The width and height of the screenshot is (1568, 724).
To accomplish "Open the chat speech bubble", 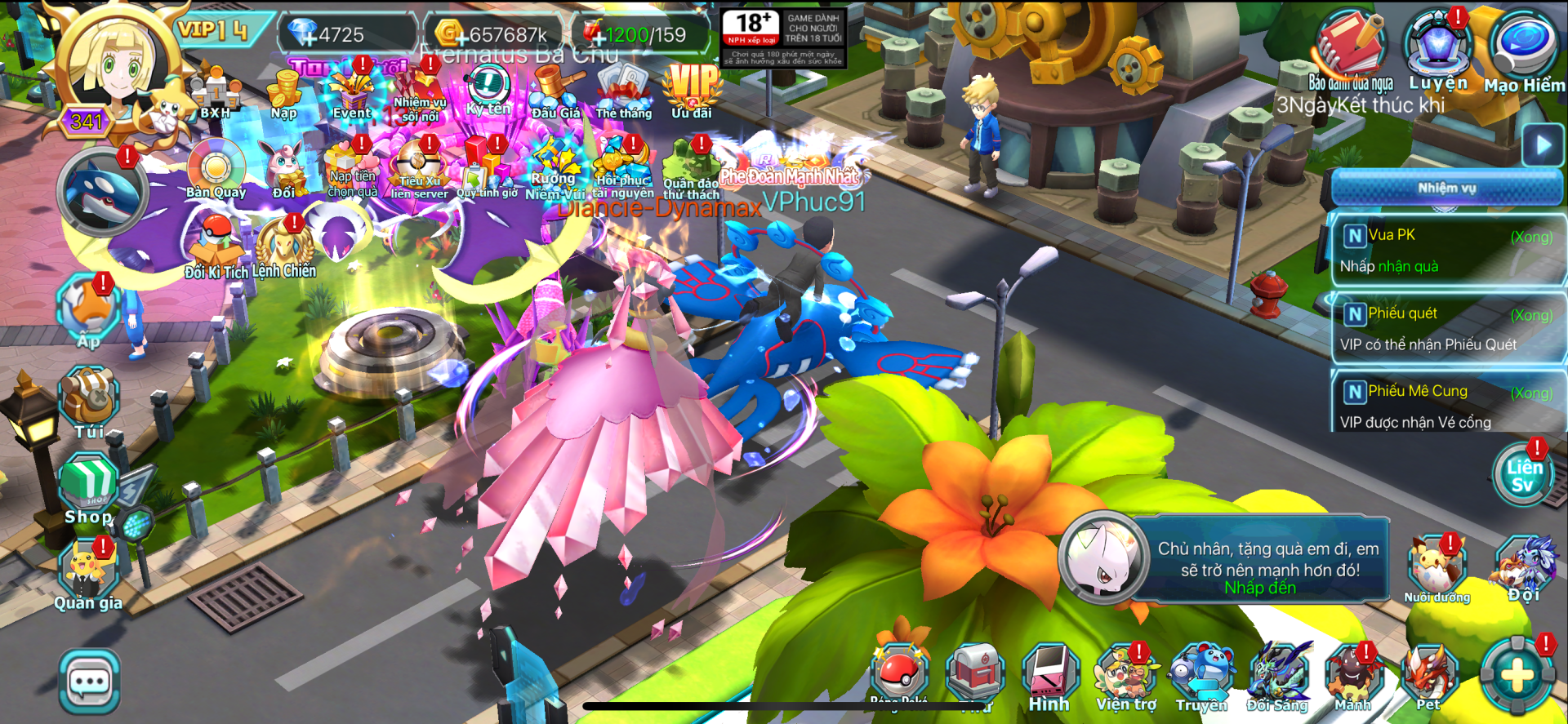I will click(90, 681).
